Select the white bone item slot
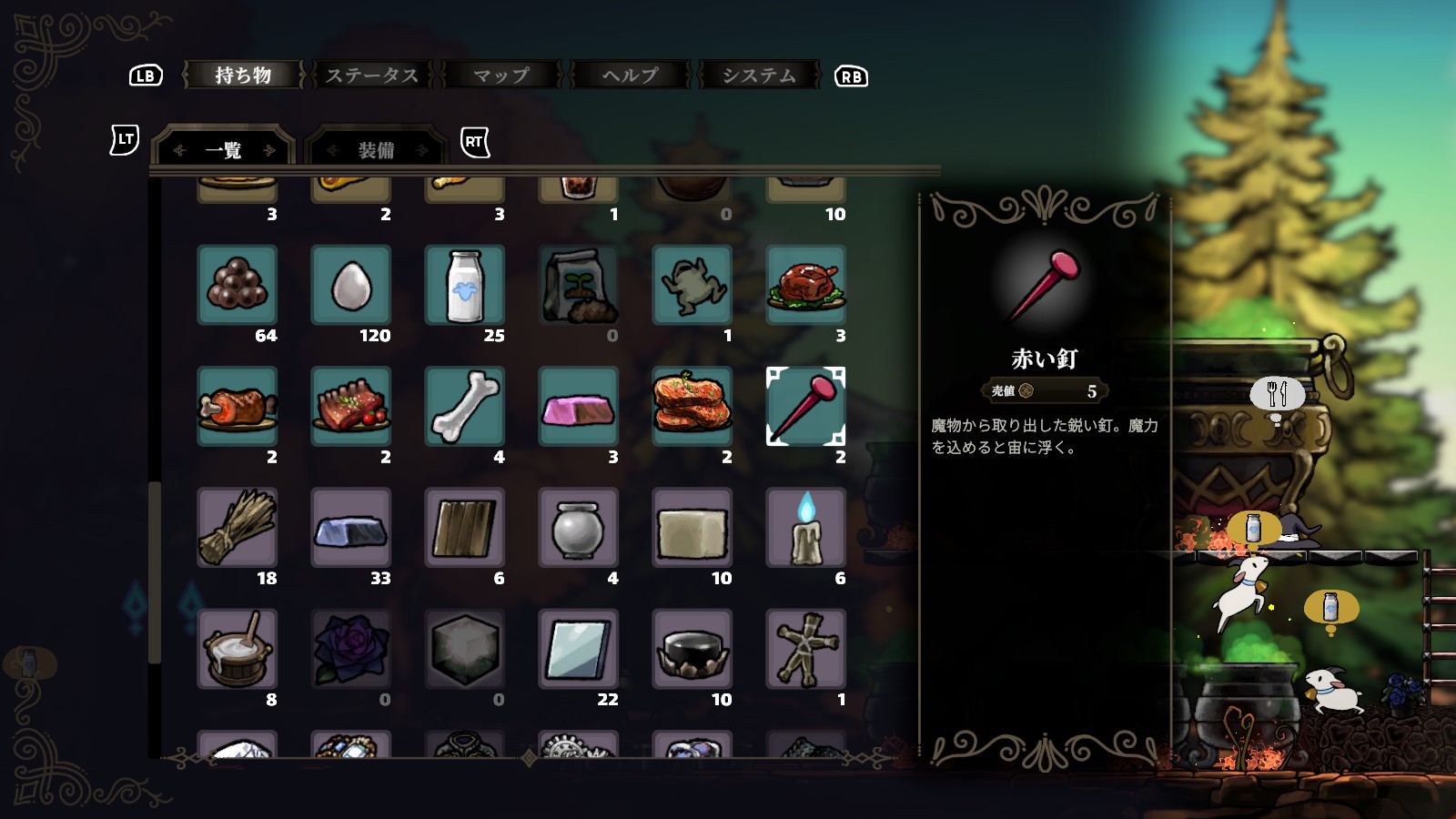Viewport: 1456px width, 819px height. point(465,407)
